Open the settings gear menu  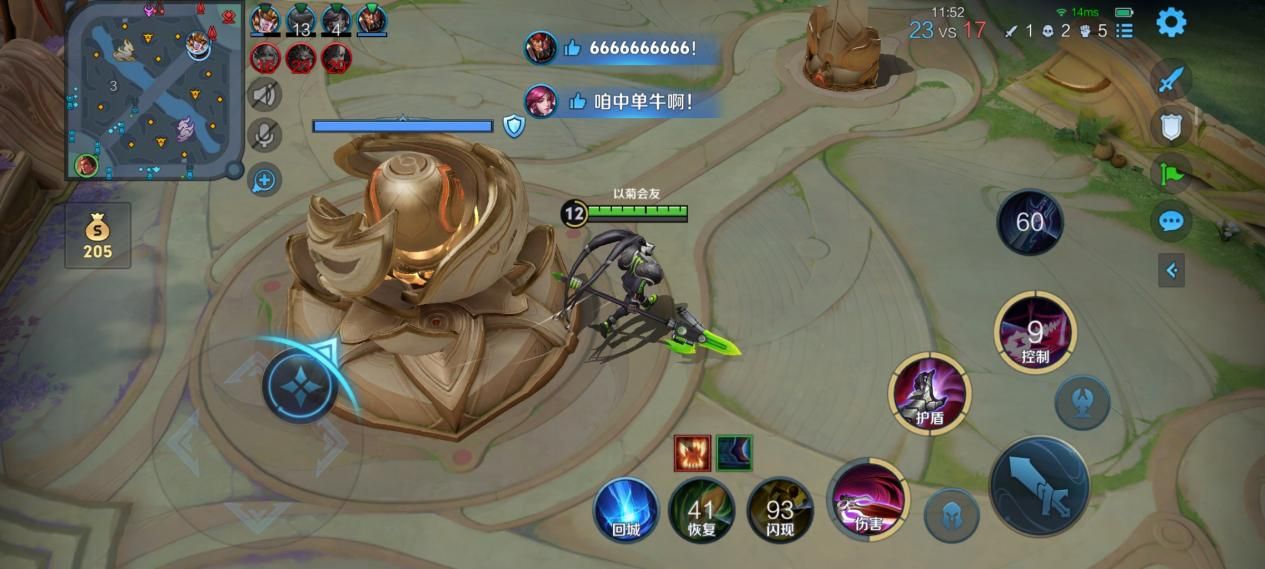[1171, 22]
